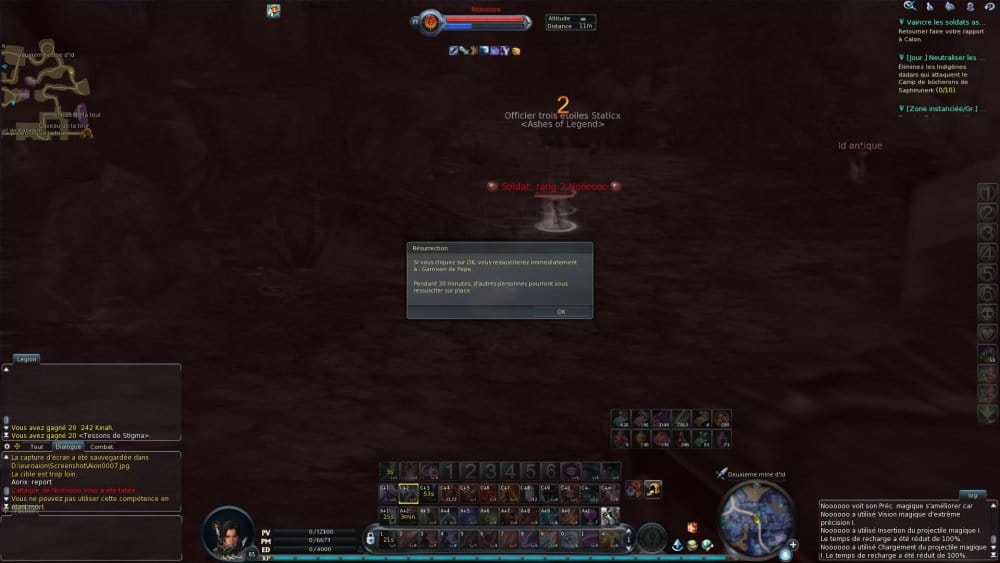Open the help question mark icon
Screen dimensions: 1000x563
(989, 6)
